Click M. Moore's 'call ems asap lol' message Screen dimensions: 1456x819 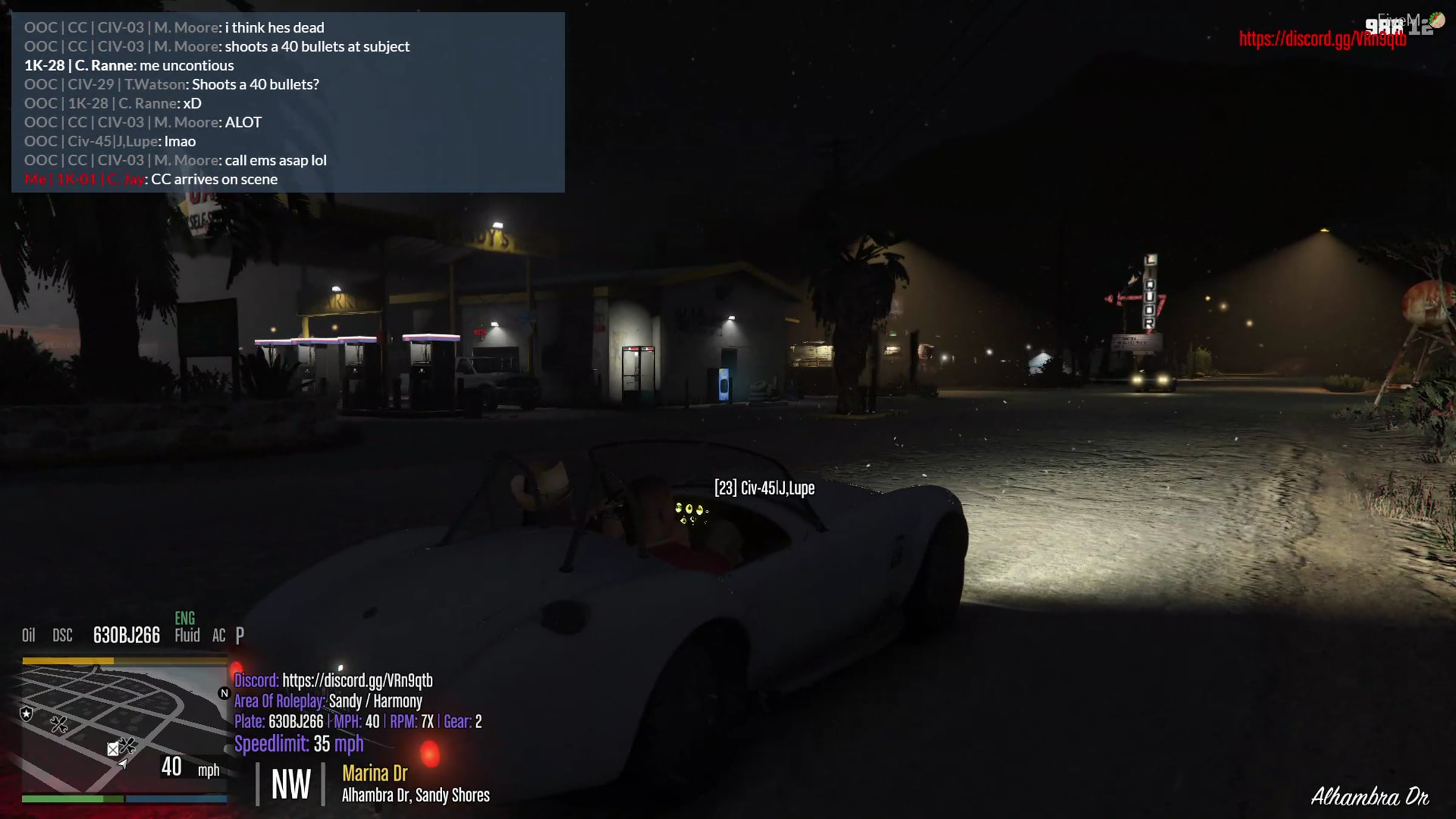tap(175, 161)
